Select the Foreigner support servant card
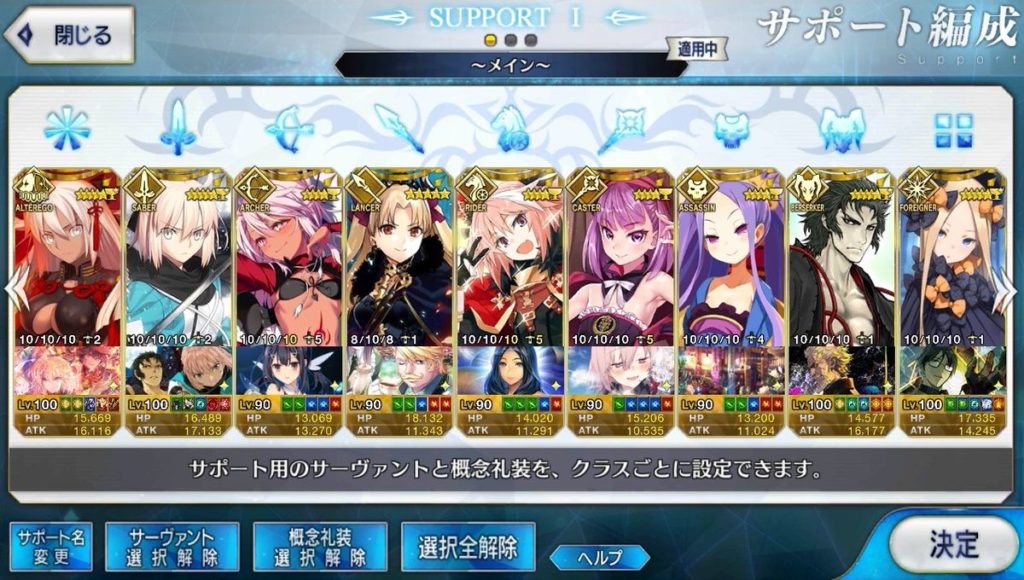The height and width of the screenshot is (580, 1024). coord(951,260)
